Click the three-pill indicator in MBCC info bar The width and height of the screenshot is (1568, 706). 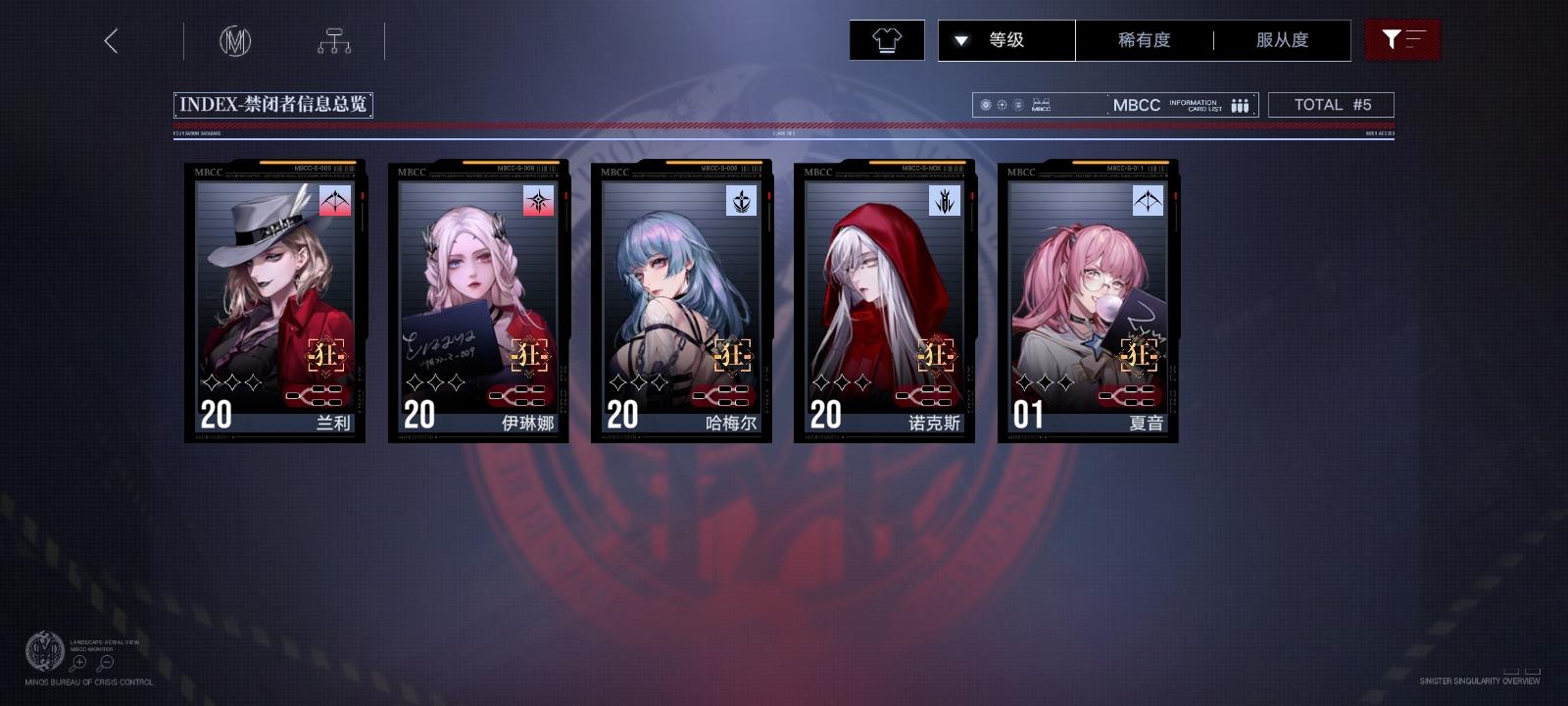click(1239, 104)
